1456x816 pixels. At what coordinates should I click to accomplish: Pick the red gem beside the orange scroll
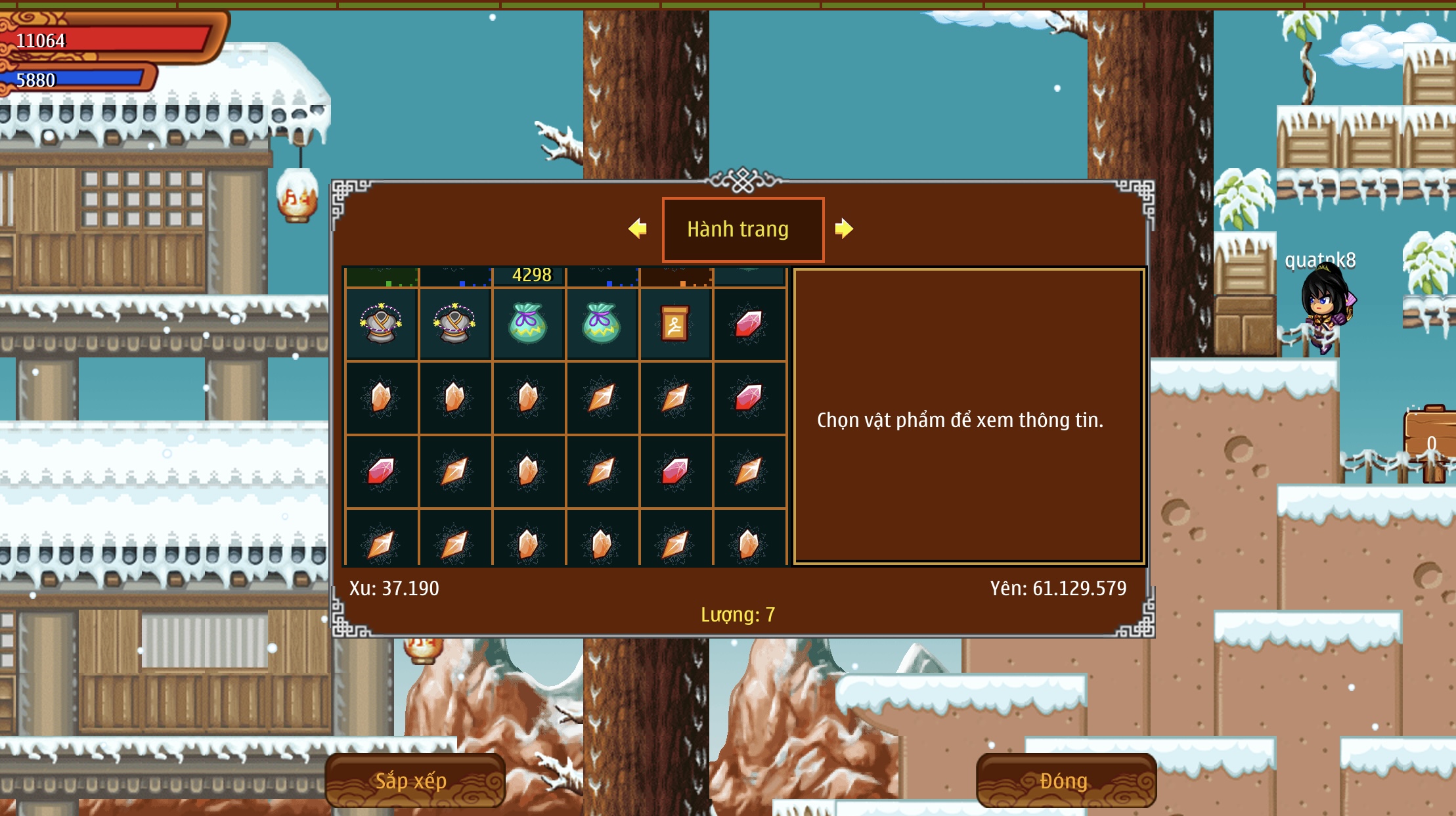(749, 324)
